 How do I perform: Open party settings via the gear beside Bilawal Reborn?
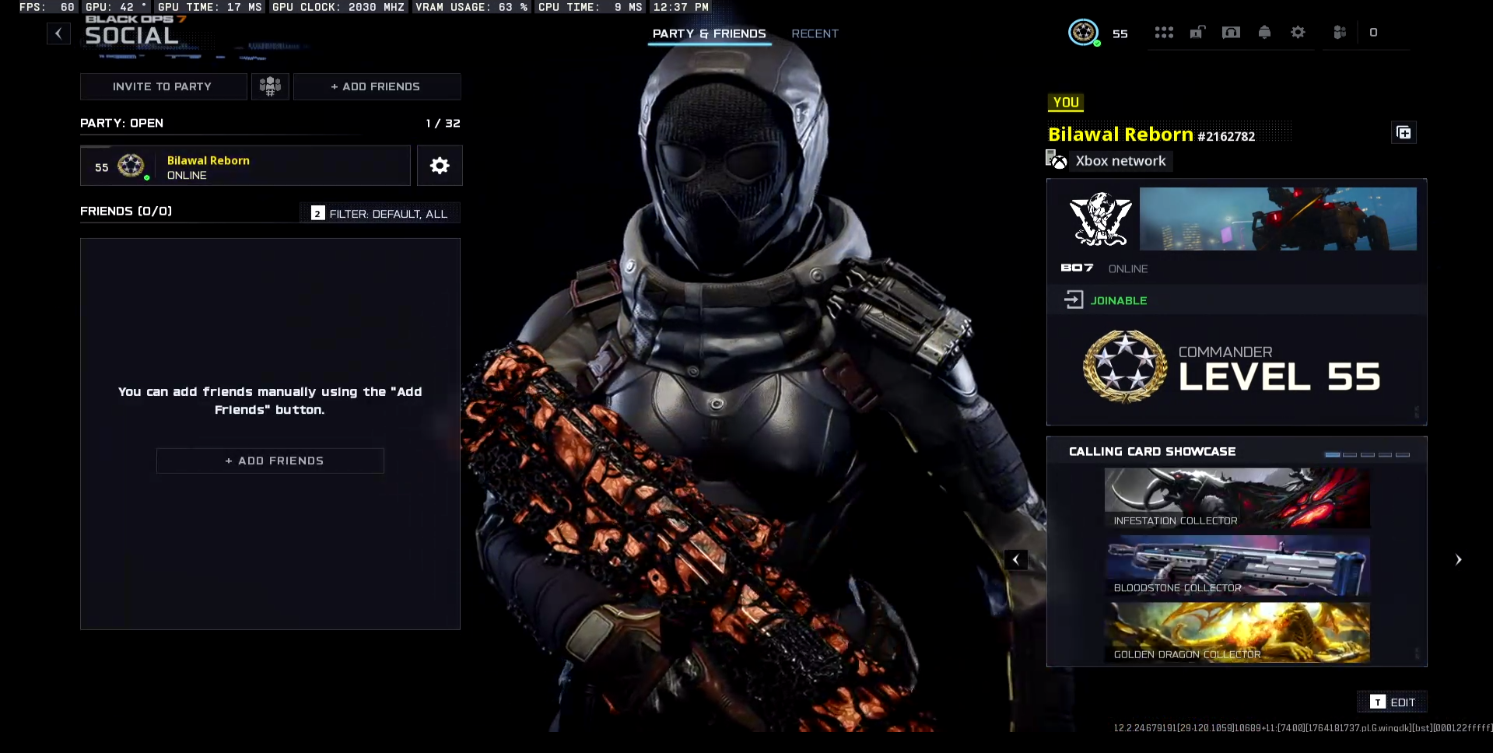click(439, 165)
